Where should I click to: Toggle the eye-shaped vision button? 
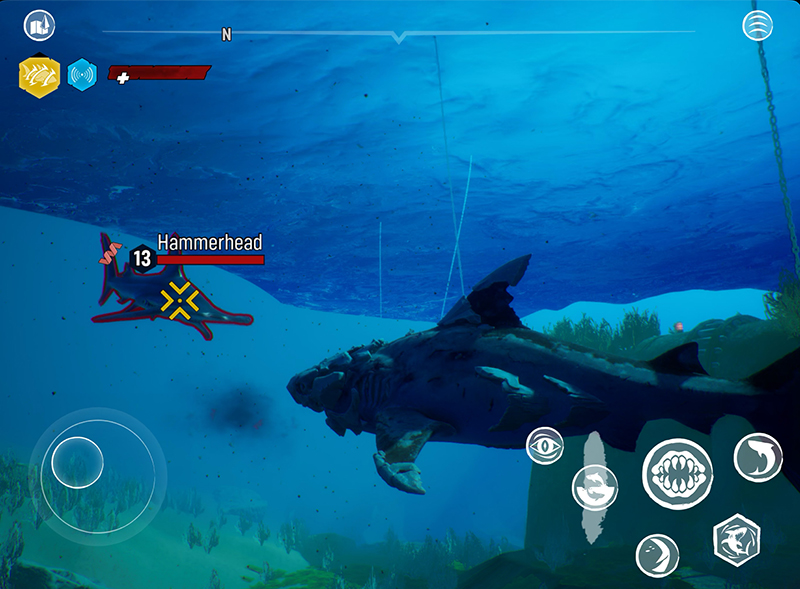point(545,446)
